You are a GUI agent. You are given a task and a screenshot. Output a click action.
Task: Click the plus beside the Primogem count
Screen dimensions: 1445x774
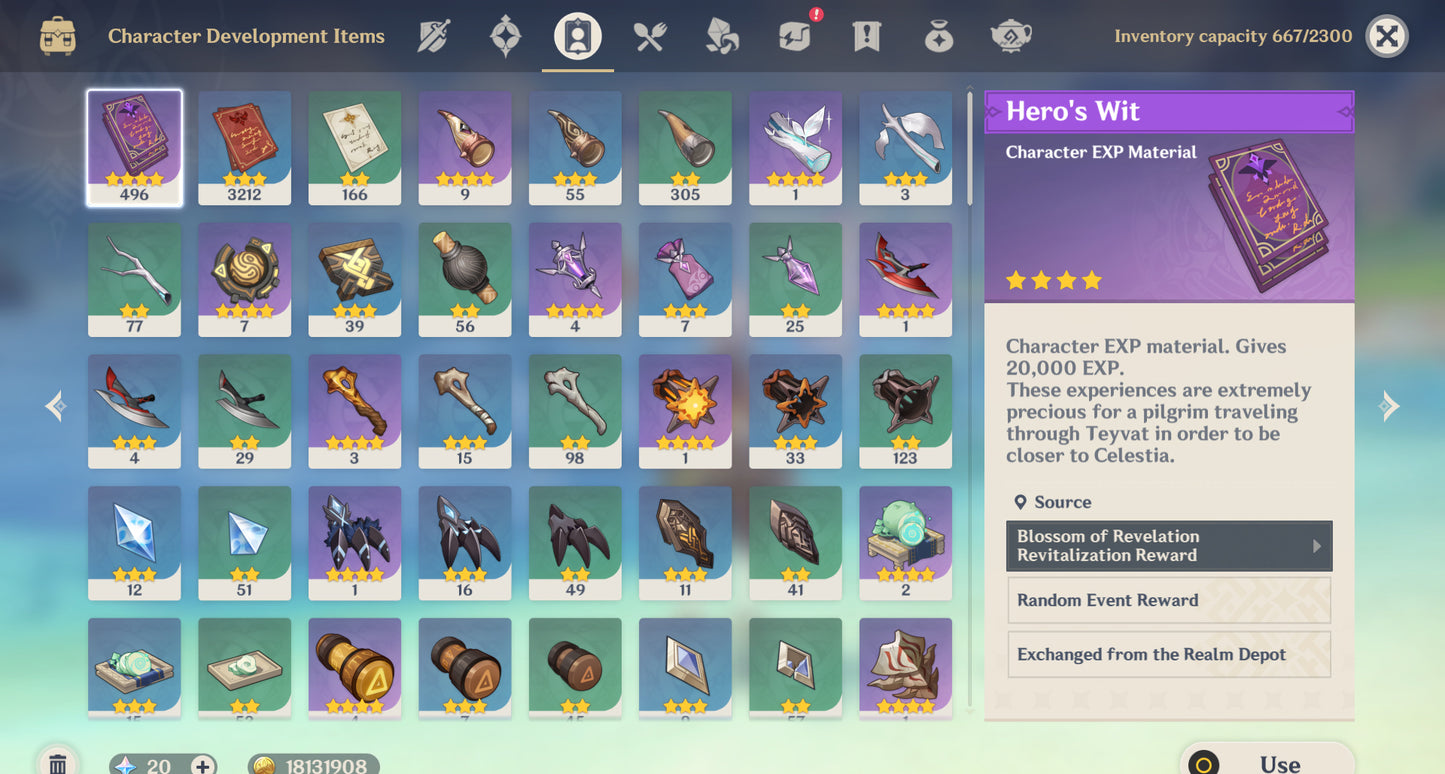pos(204,764)
